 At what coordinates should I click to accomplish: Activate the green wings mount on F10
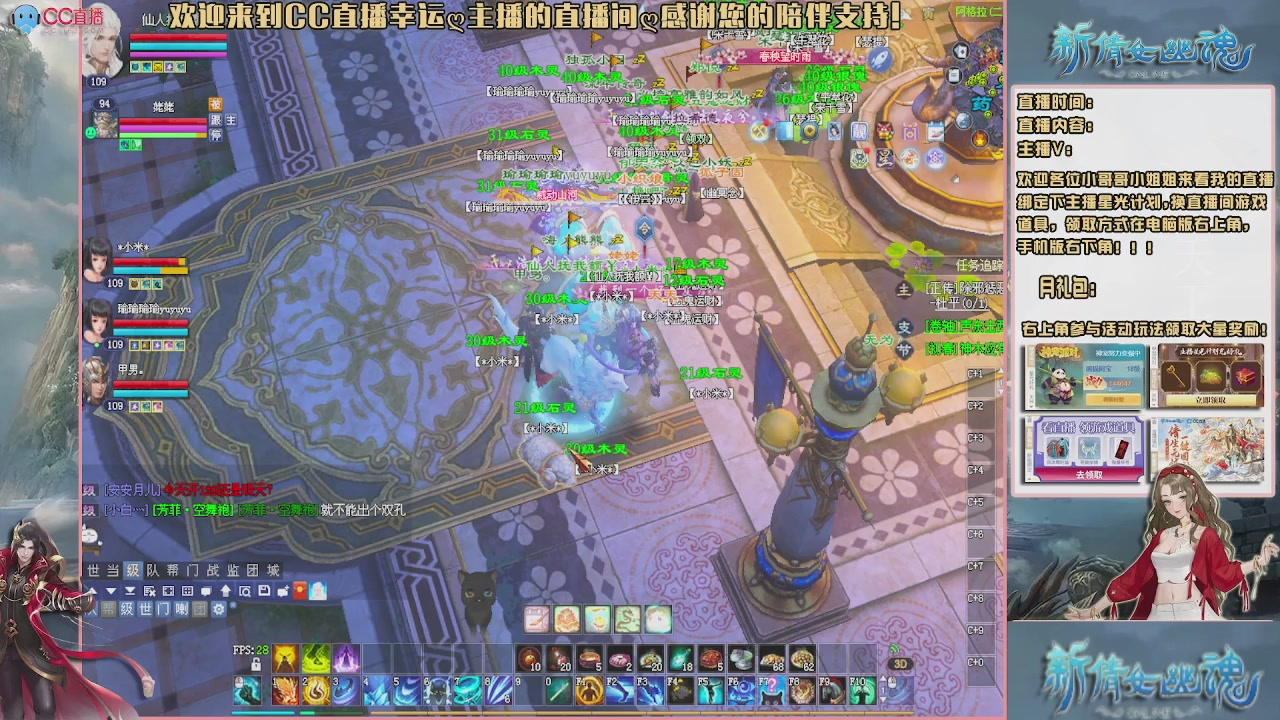pos(862,690)
